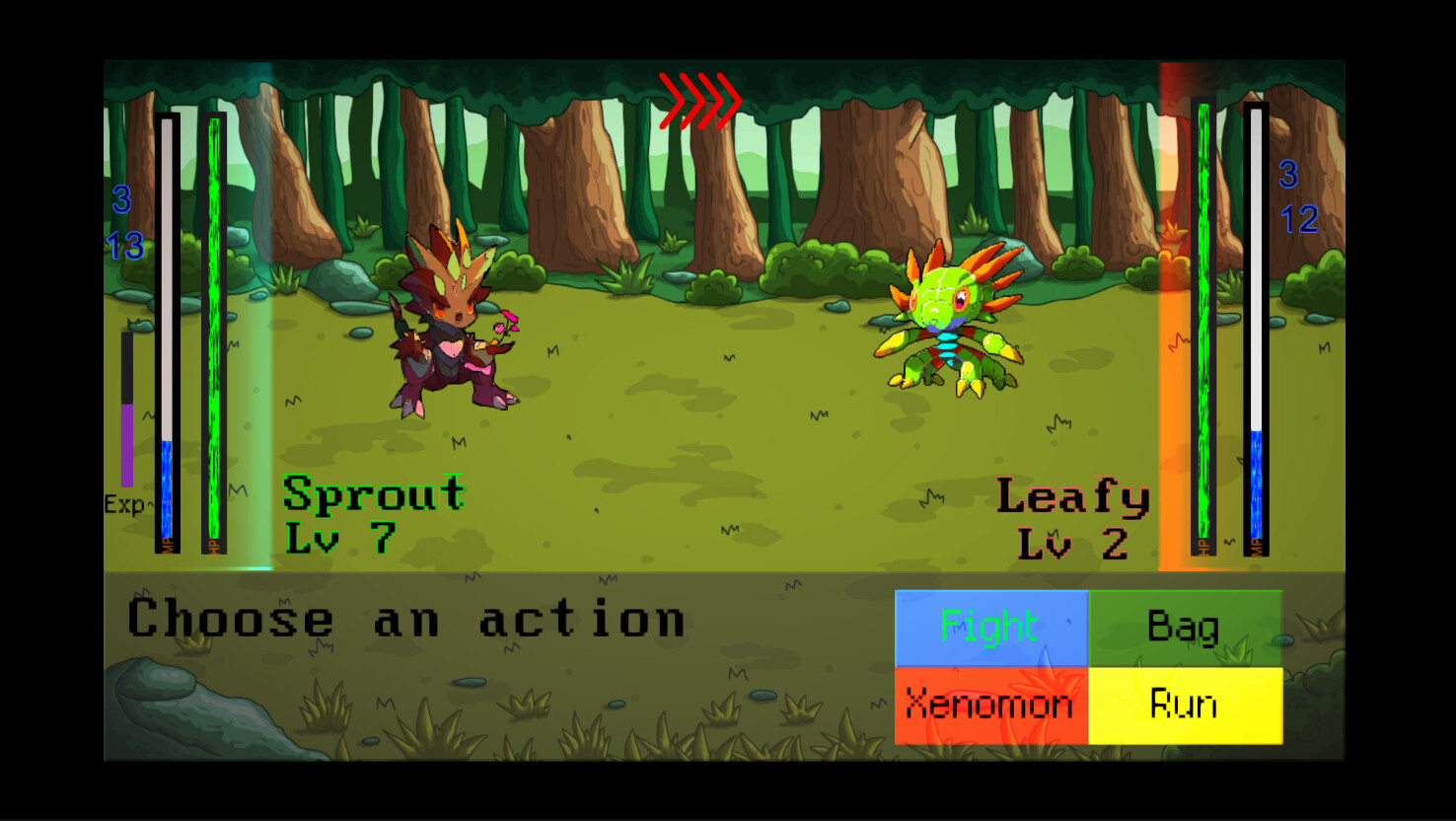Click the pink flower held by Sprout

[x=505, y=321]
